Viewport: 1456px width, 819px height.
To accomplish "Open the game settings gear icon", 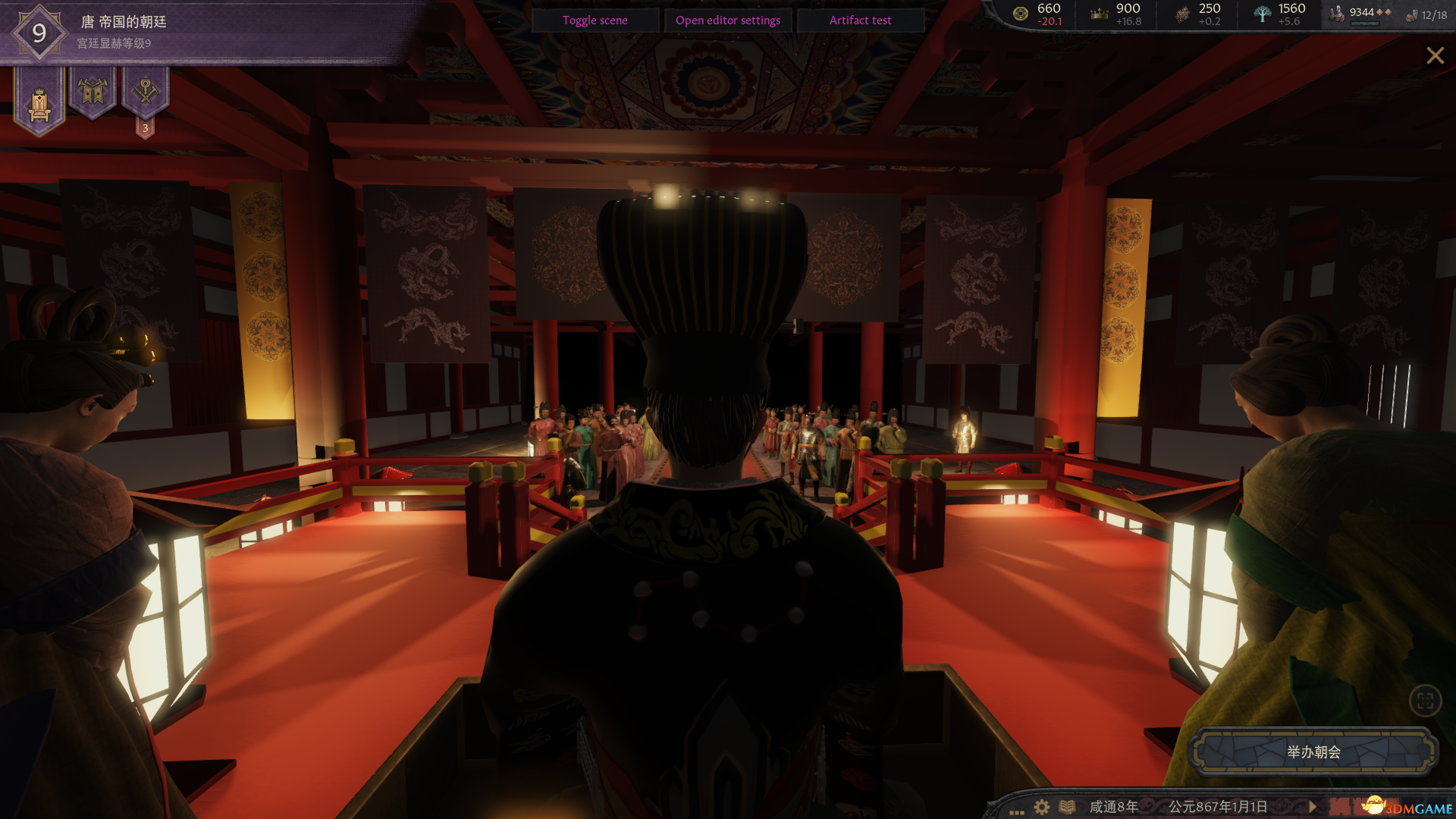I will click(1041, 808).
